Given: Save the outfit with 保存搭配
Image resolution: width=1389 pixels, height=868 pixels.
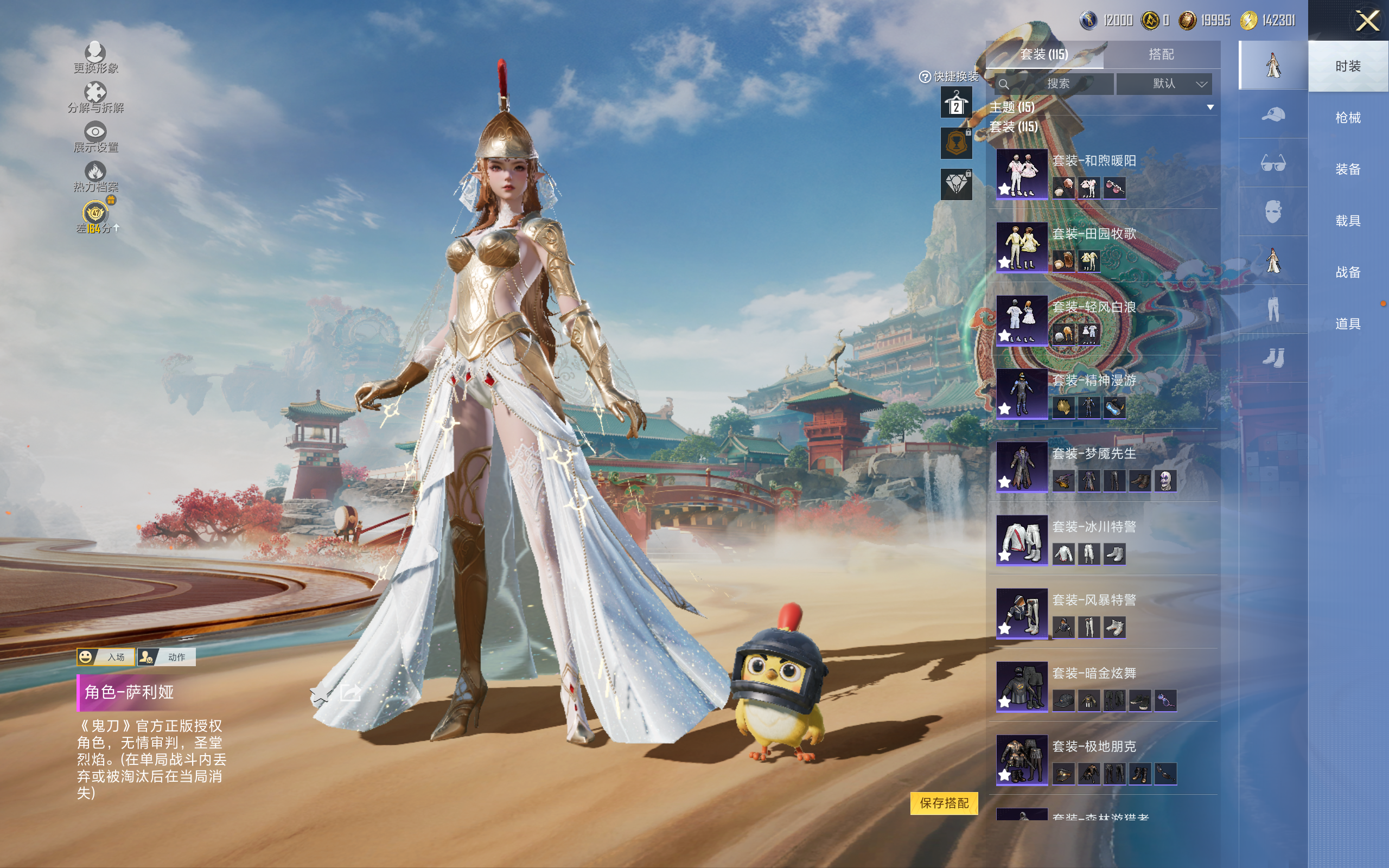Looking at the screenshot, I should click(x=944, y=802).
